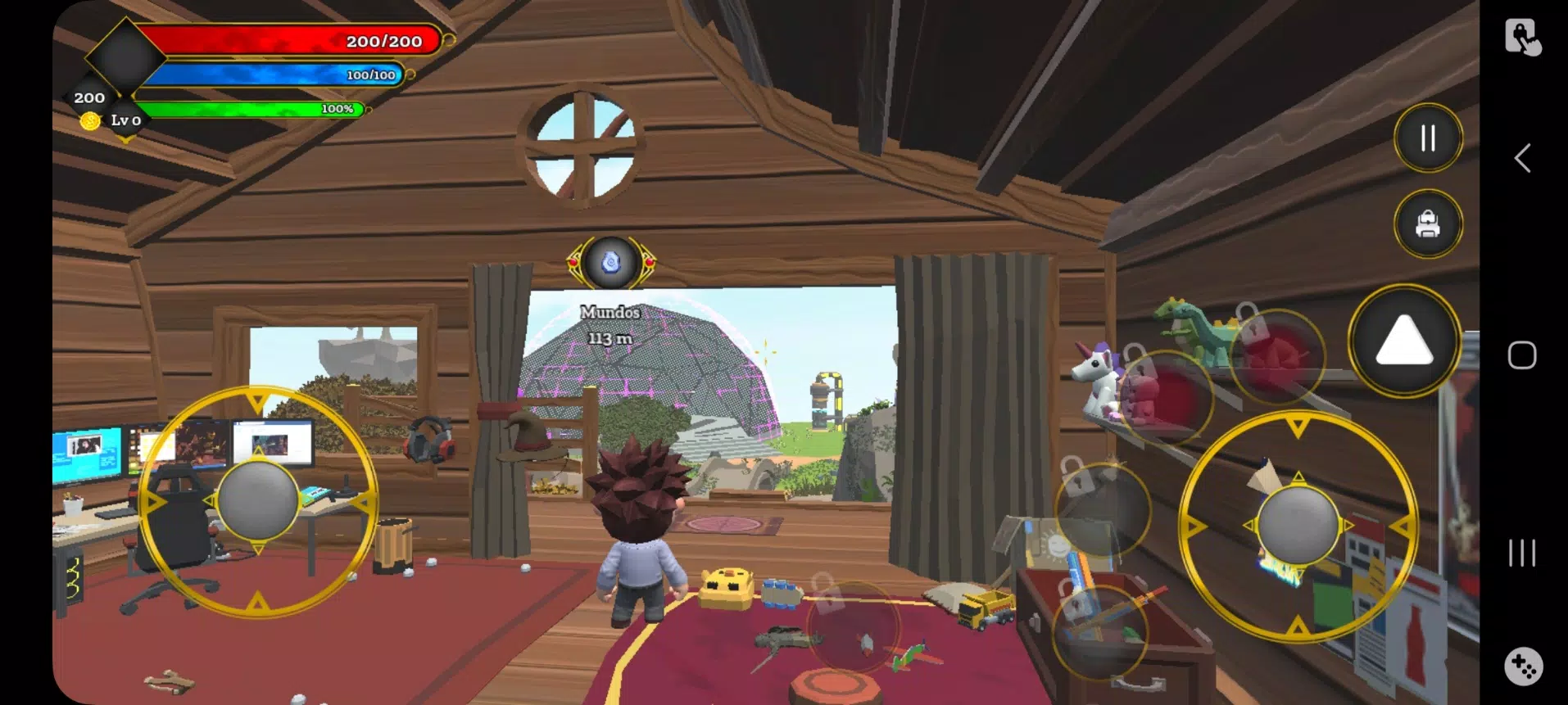
Task: Tap the Mundos portal waypoint marker
Action: click(x=611, y=263)
